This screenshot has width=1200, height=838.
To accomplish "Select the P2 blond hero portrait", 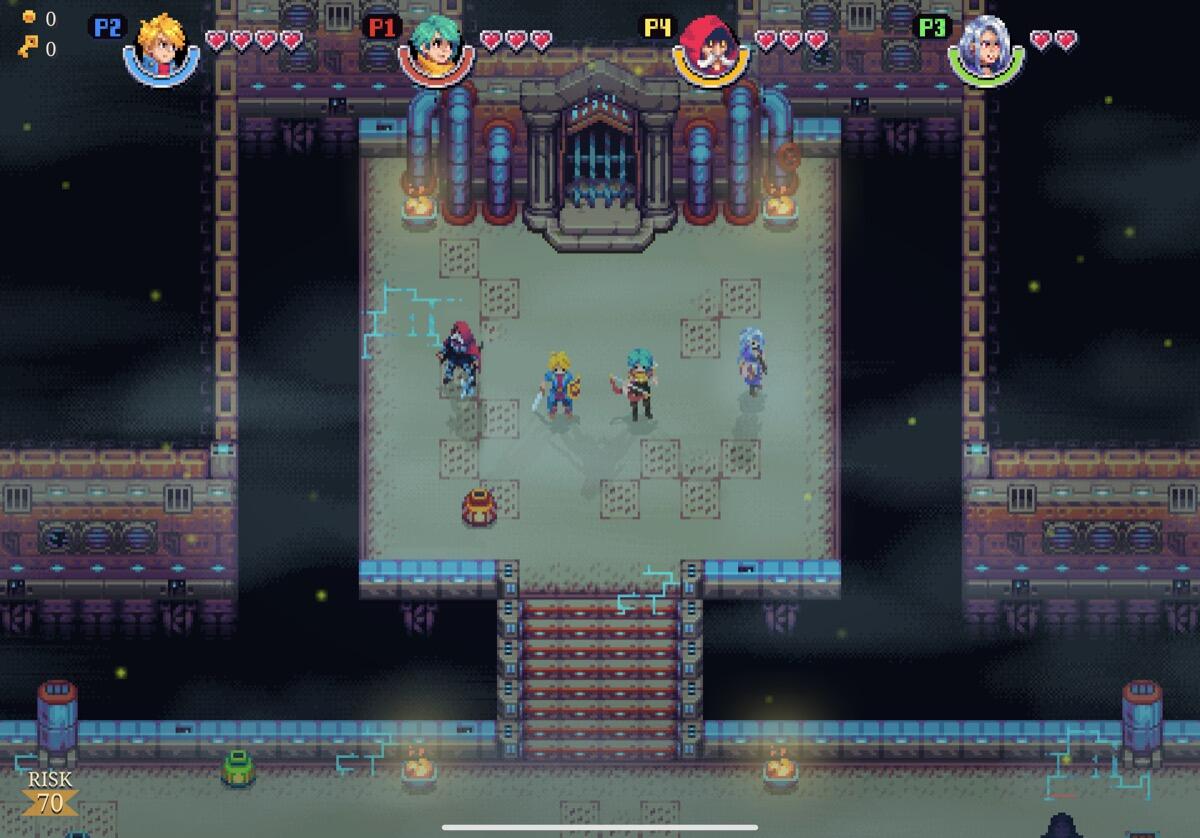I will point(161,48).
